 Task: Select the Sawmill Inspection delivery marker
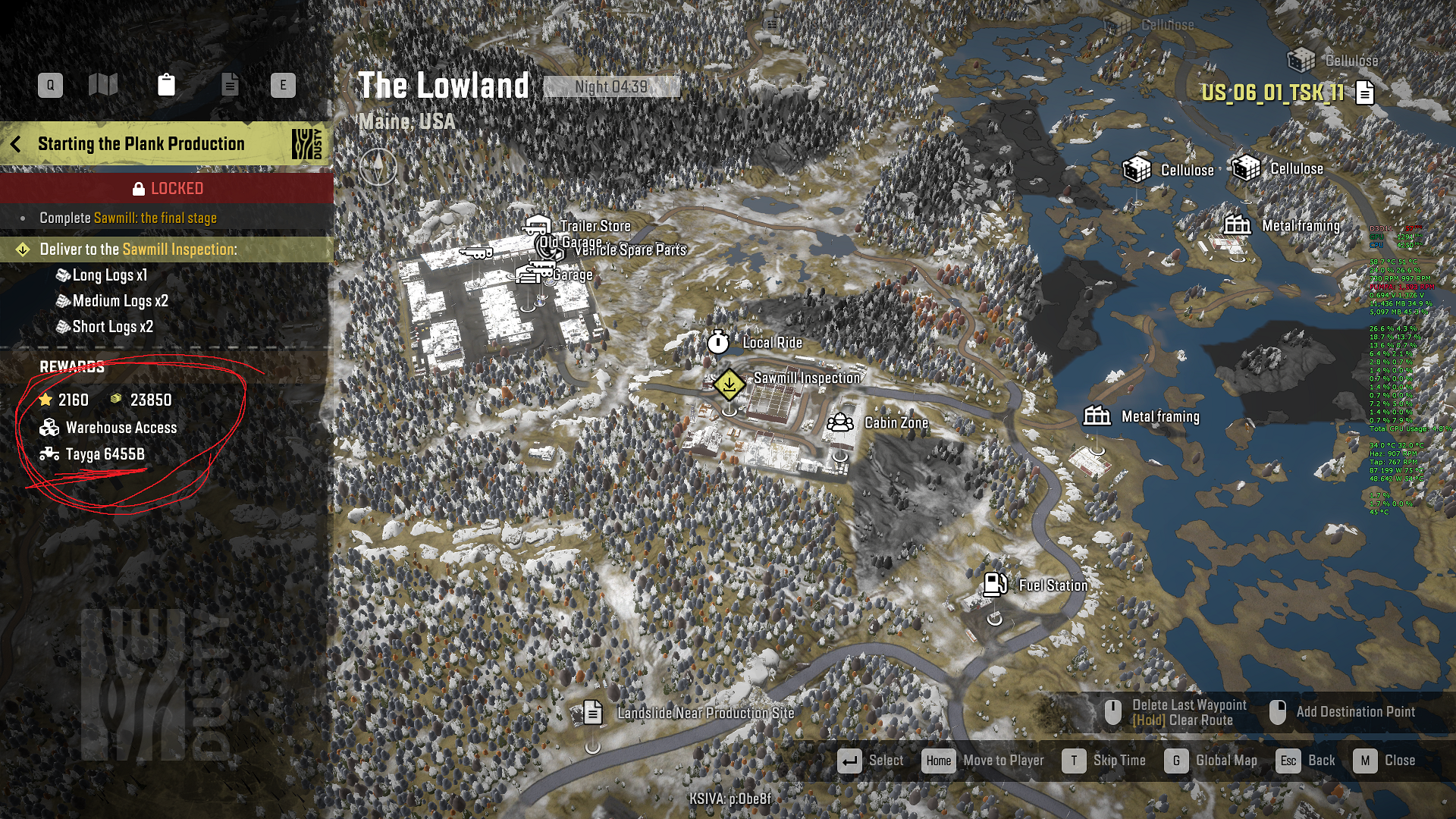coord(729,384)
